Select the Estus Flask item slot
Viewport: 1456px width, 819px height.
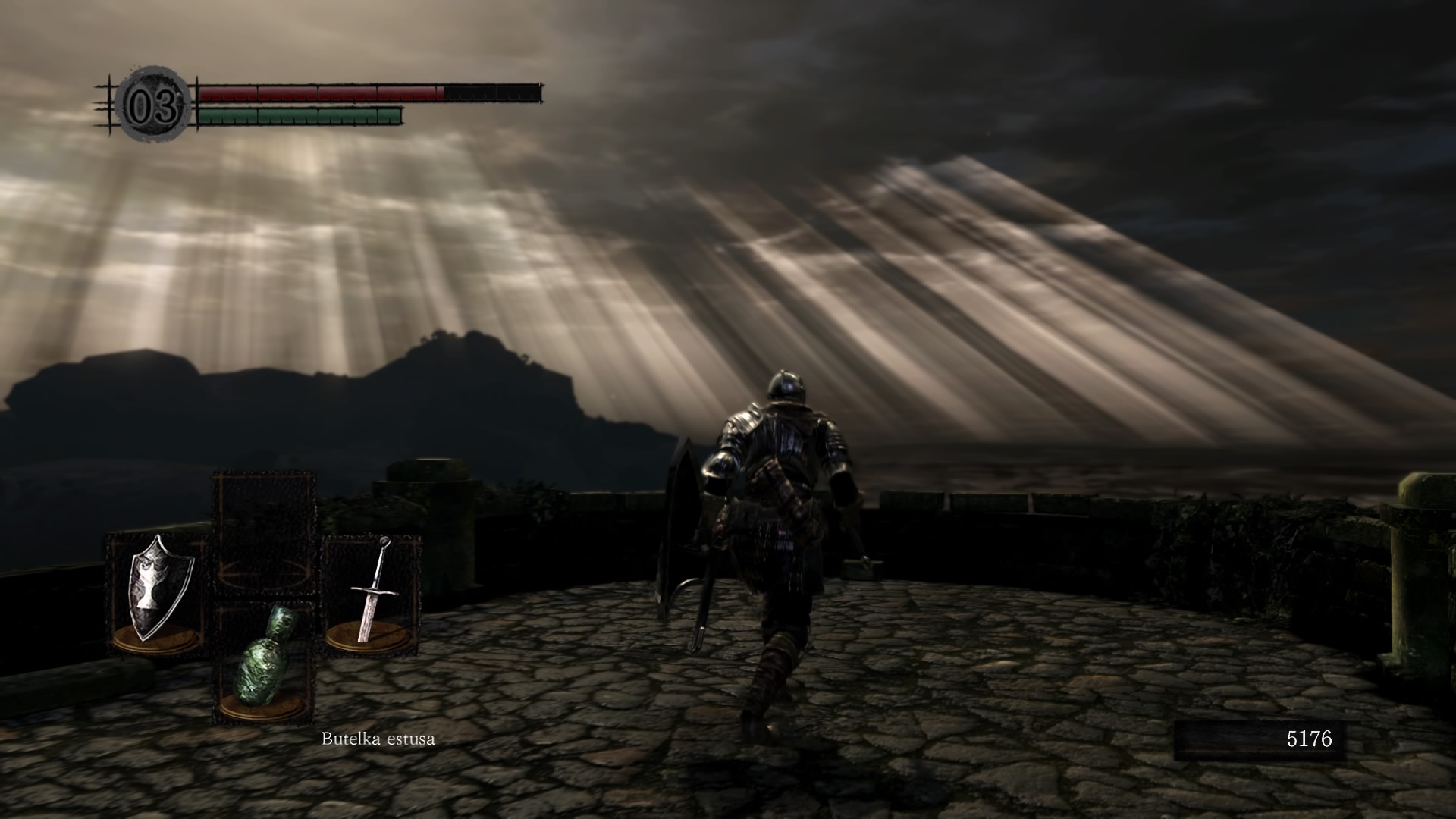pos(265,660)
